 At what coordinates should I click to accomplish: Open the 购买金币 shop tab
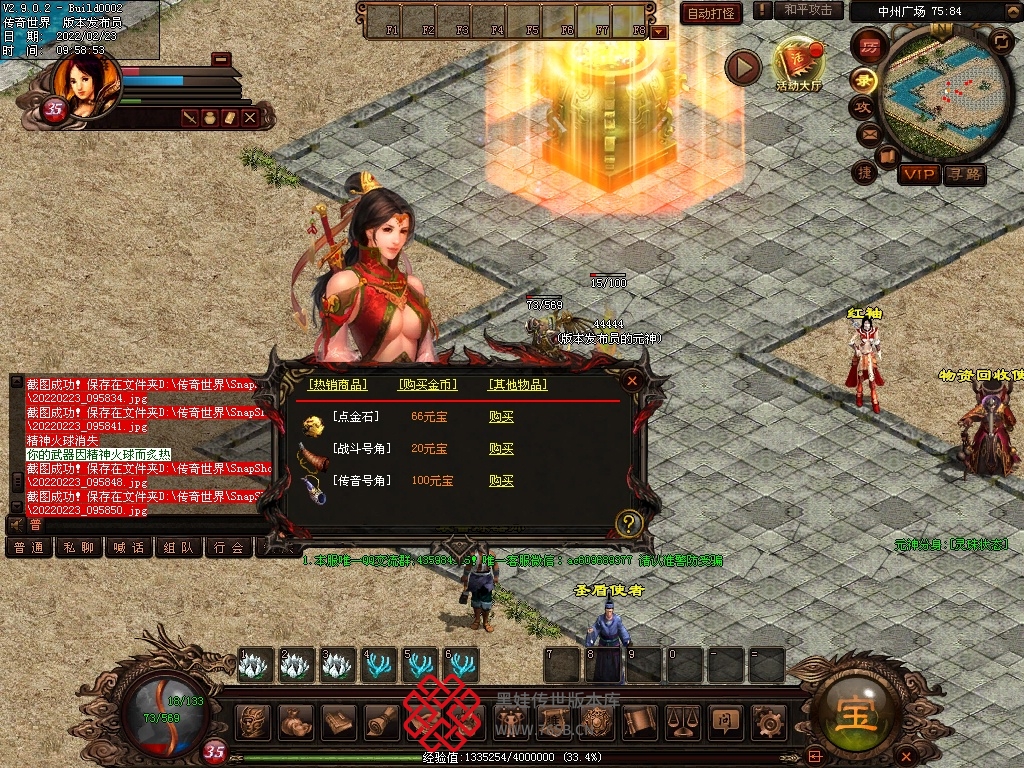[427, 385]
